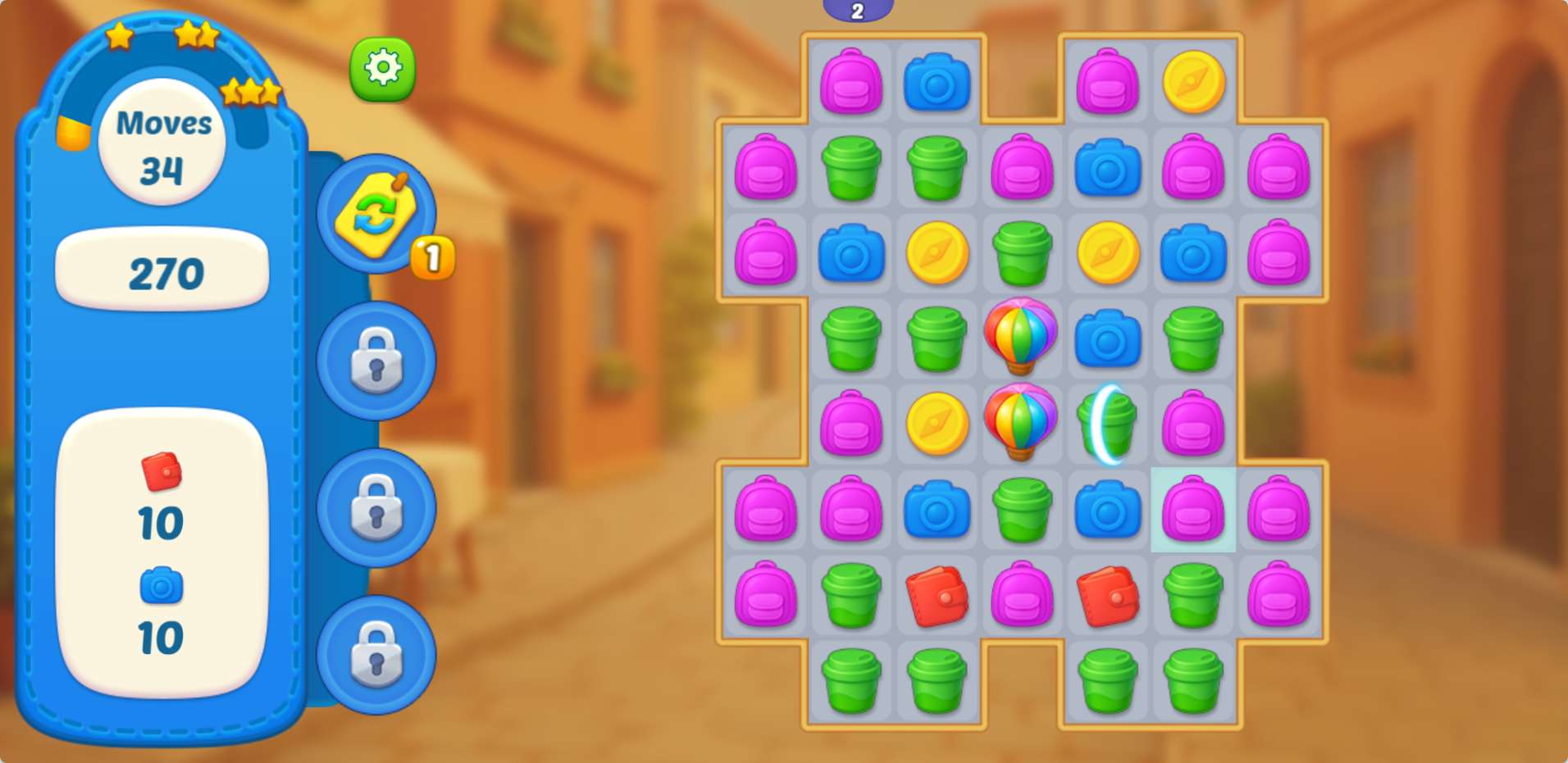
Task: Select the green cup with glowing stripe
Action: click(1107, 424)
